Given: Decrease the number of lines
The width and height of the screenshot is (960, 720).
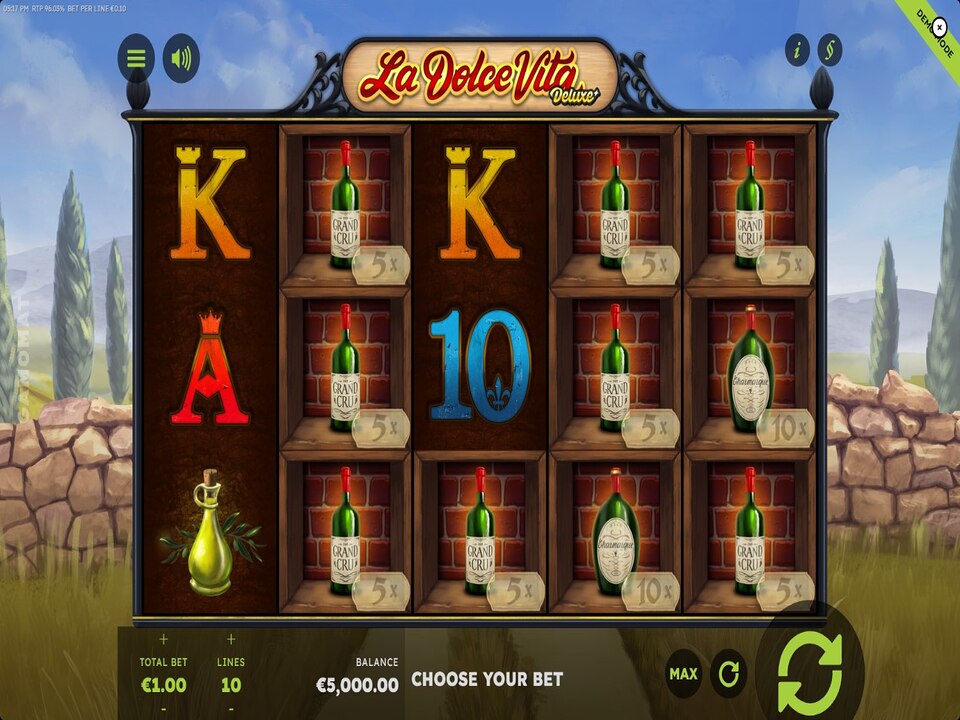Looking at the screenshot, I should pyautogui.click(x=231, y=709).
